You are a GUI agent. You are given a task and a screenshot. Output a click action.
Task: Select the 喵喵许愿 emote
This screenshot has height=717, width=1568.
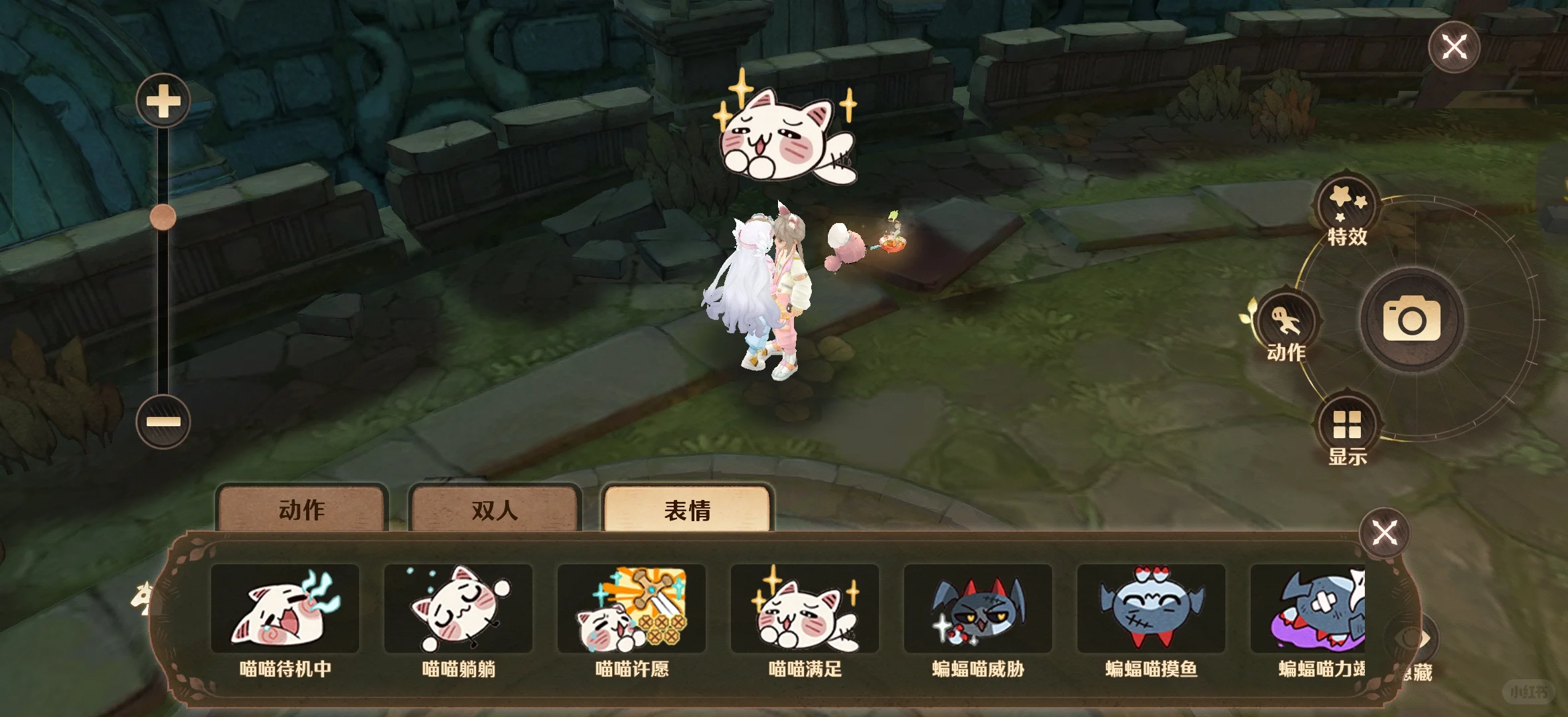coord(633,608)
